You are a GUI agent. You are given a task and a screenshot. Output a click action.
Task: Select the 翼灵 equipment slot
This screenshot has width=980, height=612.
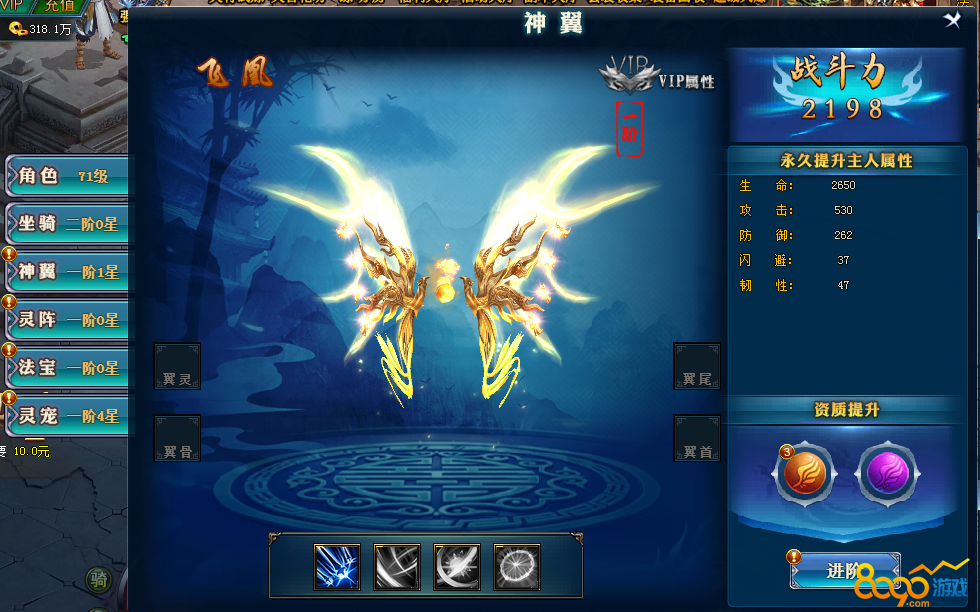pyautogui.click(x=177, y=366)
